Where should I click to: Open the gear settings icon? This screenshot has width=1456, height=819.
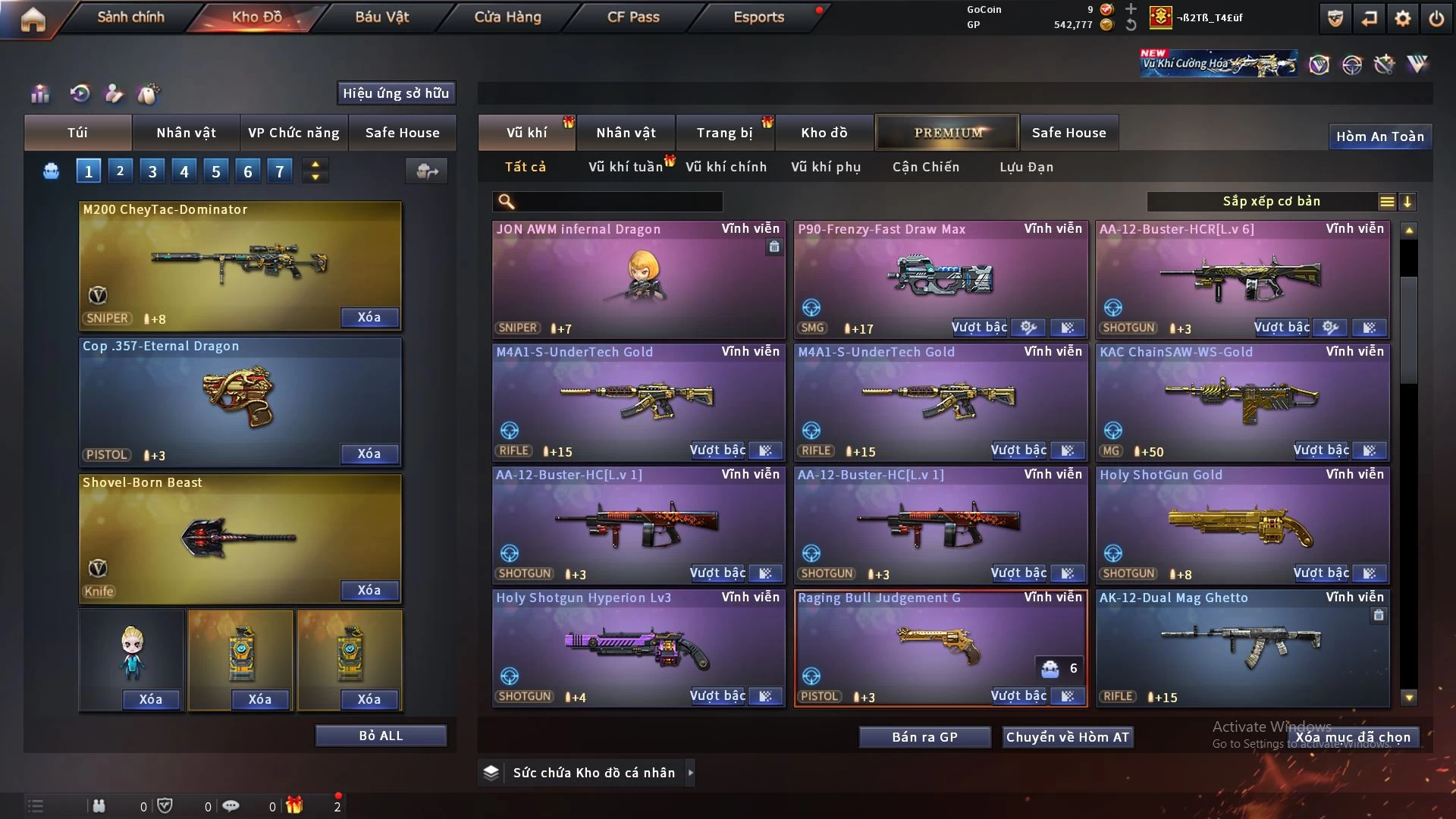click(x=1403, y=18)
